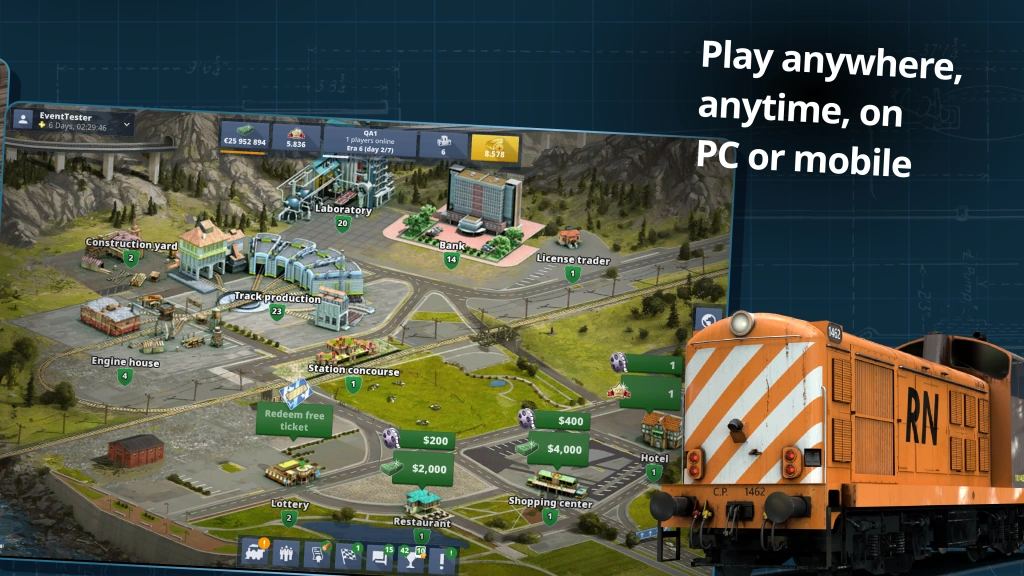This screenshot has height=576, width=1024.
Task: Open the chat messages menu
Action: [380, 558]
